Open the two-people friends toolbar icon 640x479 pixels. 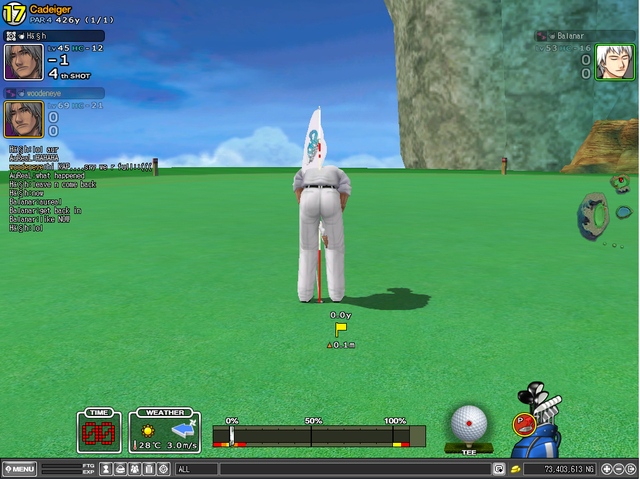click(134, 468)
